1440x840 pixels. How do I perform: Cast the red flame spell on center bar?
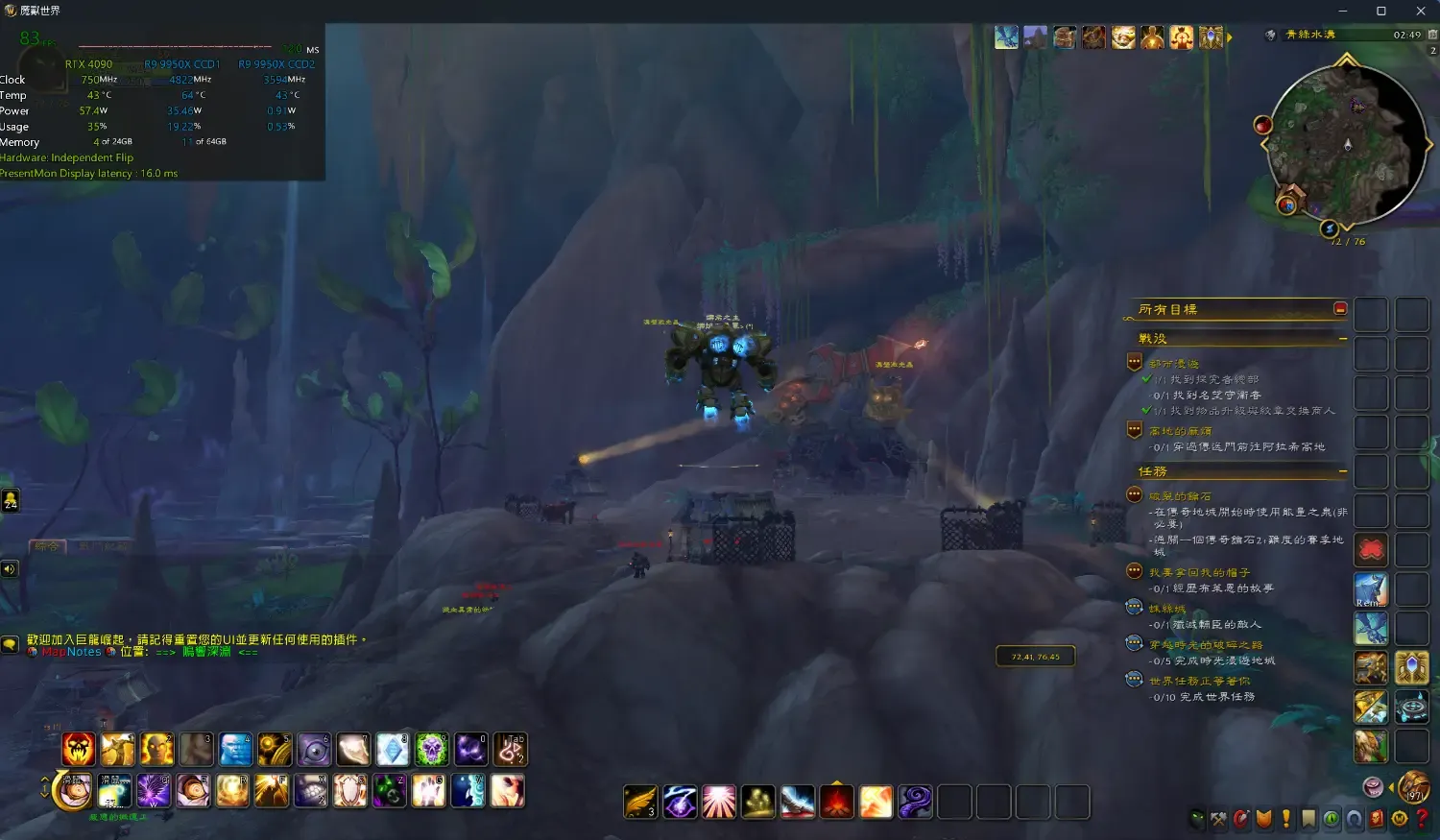837,802
